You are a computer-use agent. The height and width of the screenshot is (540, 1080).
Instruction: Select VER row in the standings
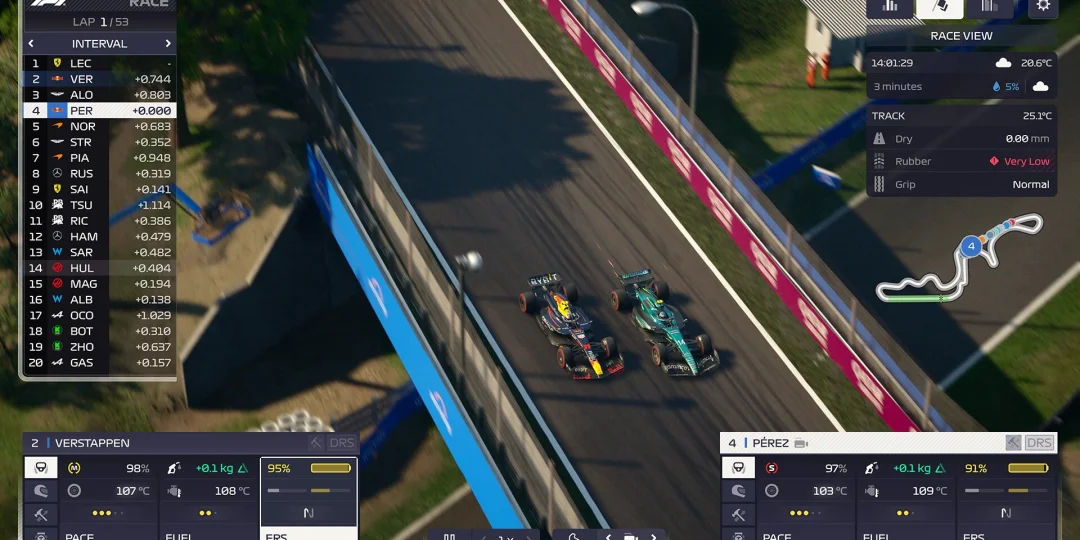tap(99, 79)
